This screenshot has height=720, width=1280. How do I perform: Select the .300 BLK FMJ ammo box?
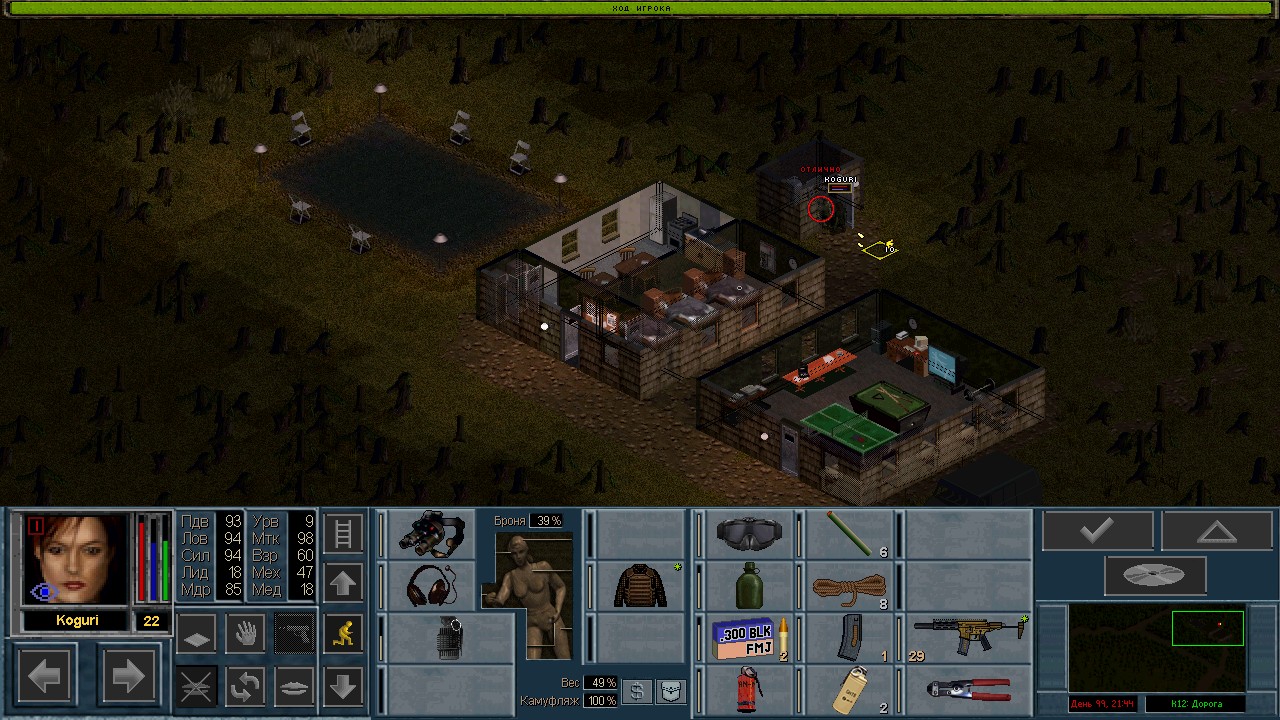[x=748, y=638]
